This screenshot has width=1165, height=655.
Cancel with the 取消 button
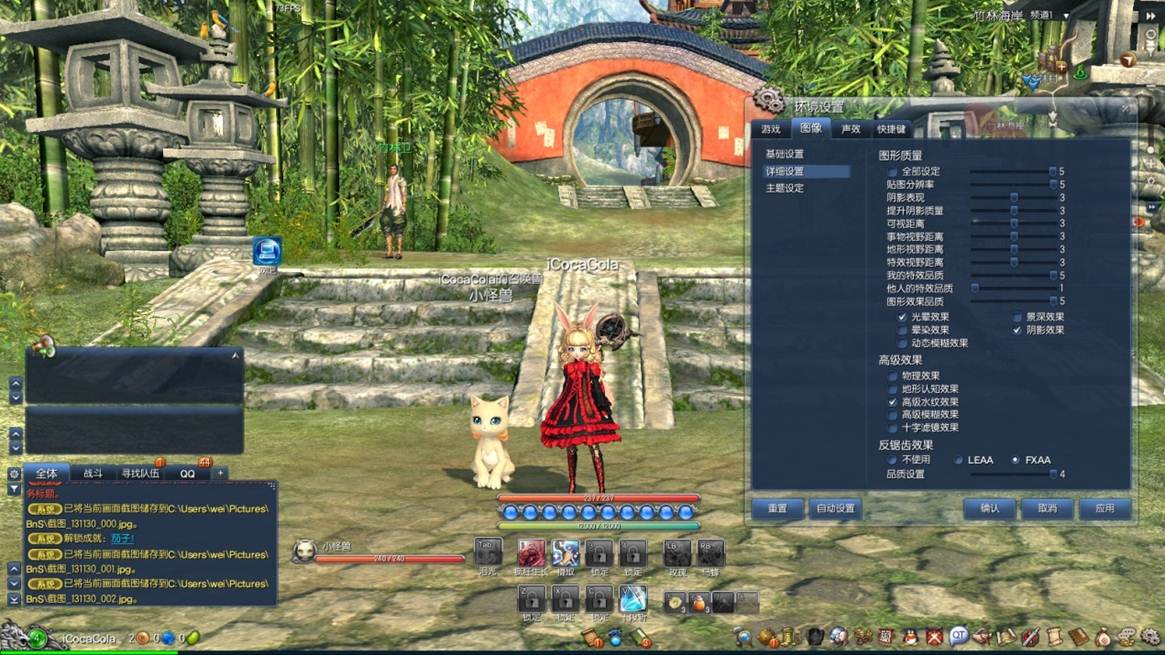tap(1047, 508)
